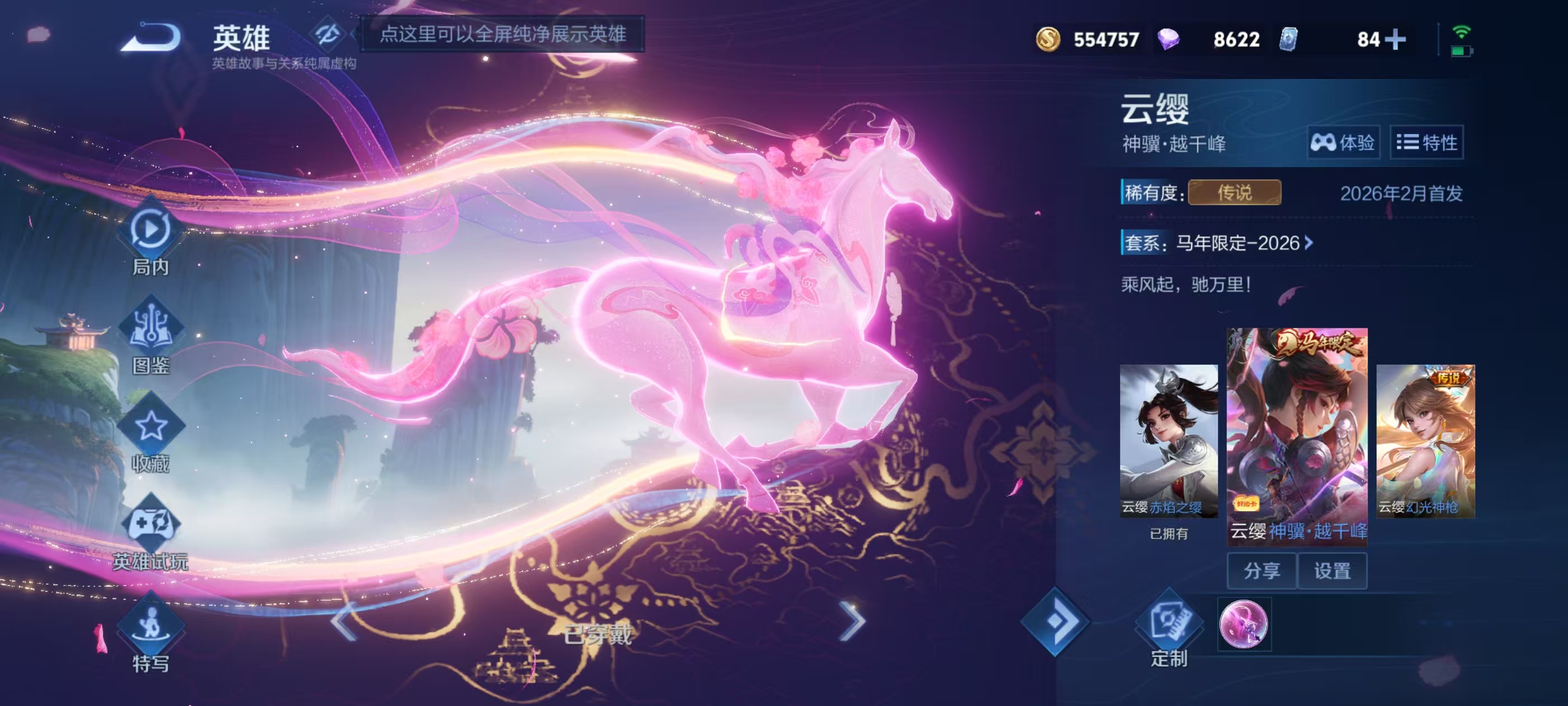Open the 体验 trial button
1568x706 pixels.
click(x=1343, y=142)
